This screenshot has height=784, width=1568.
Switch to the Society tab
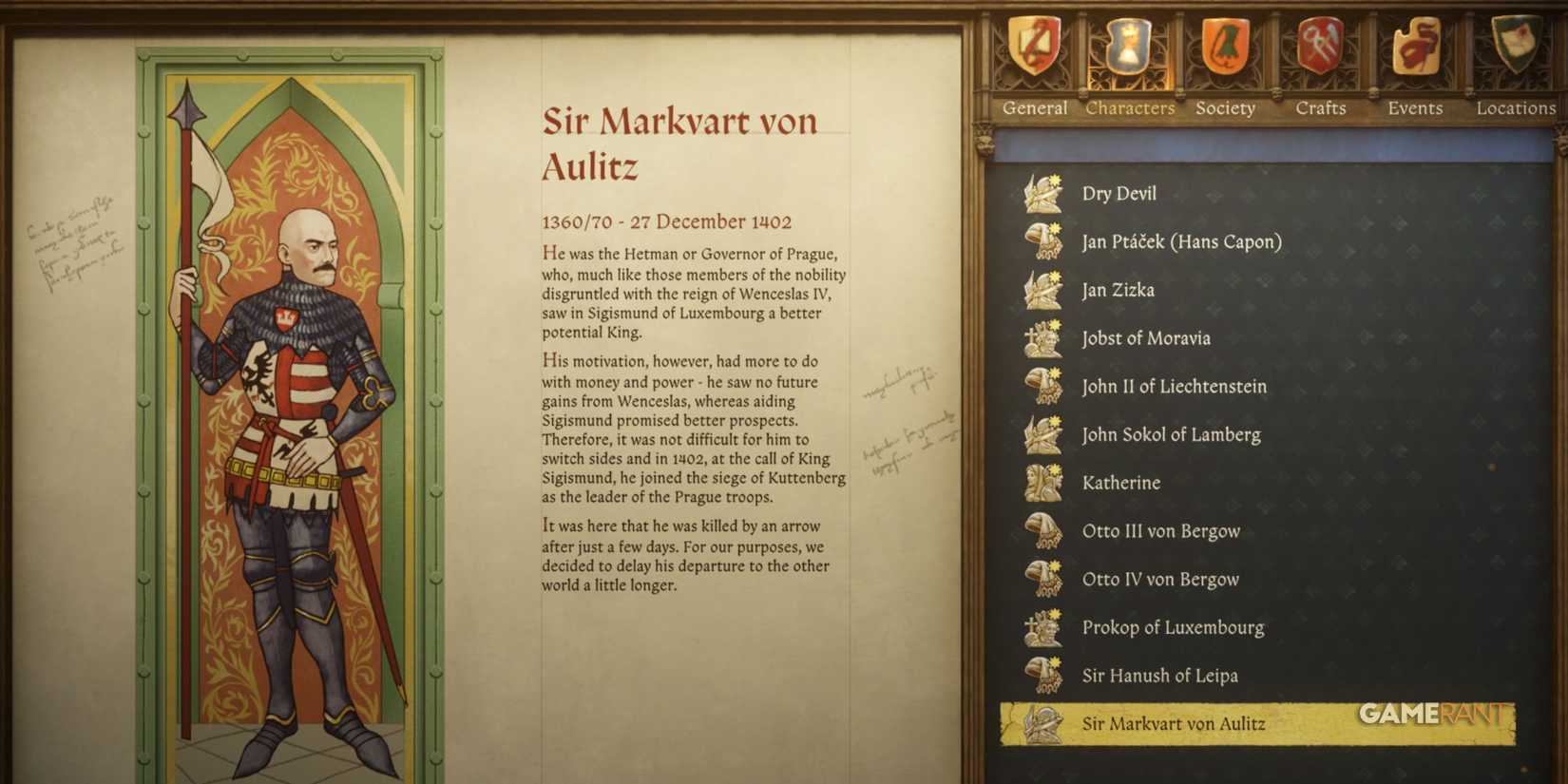coord(1226,108)
